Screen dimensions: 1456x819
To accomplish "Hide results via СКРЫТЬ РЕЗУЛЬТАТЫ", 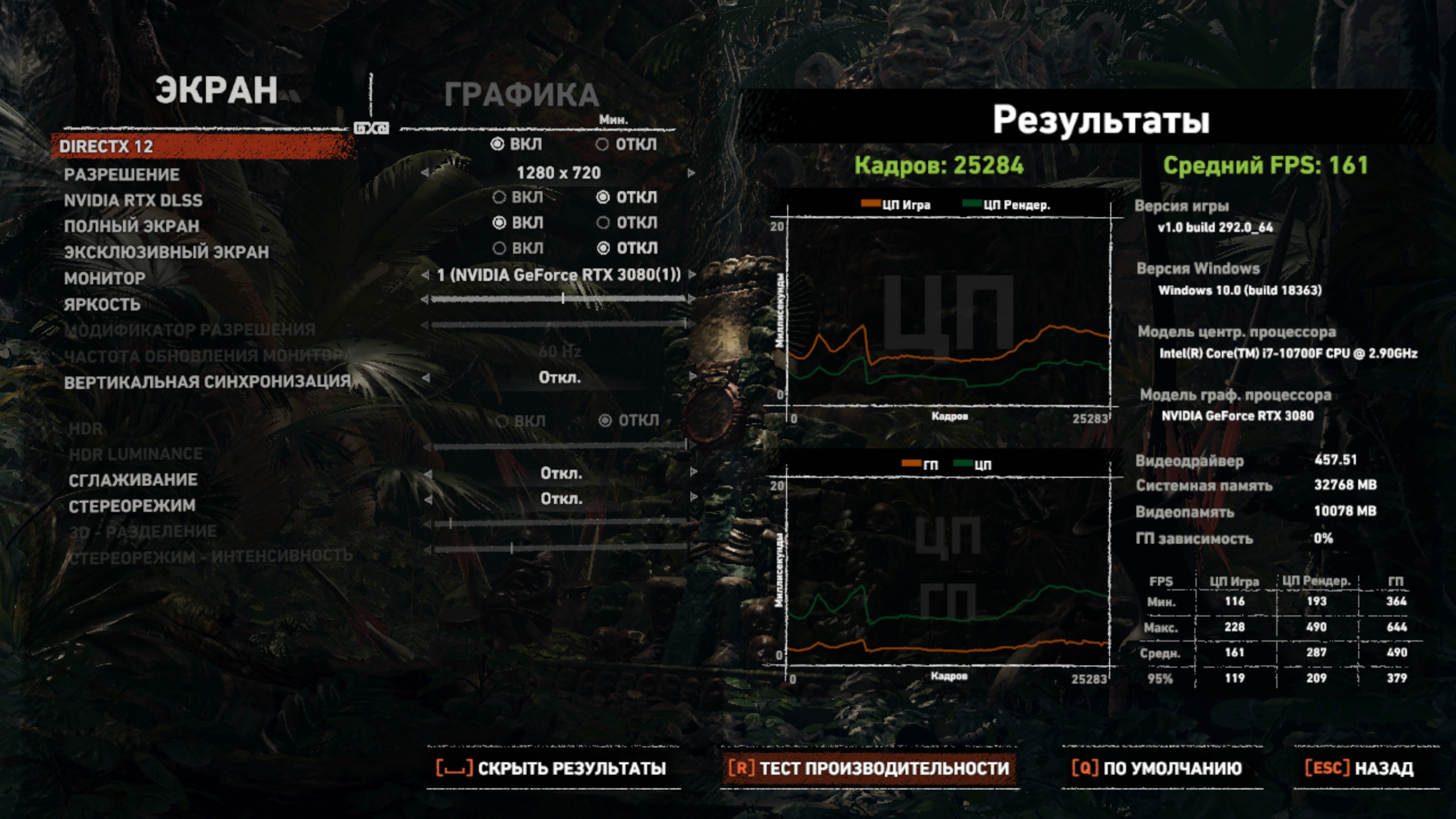I will pos(552,768).
